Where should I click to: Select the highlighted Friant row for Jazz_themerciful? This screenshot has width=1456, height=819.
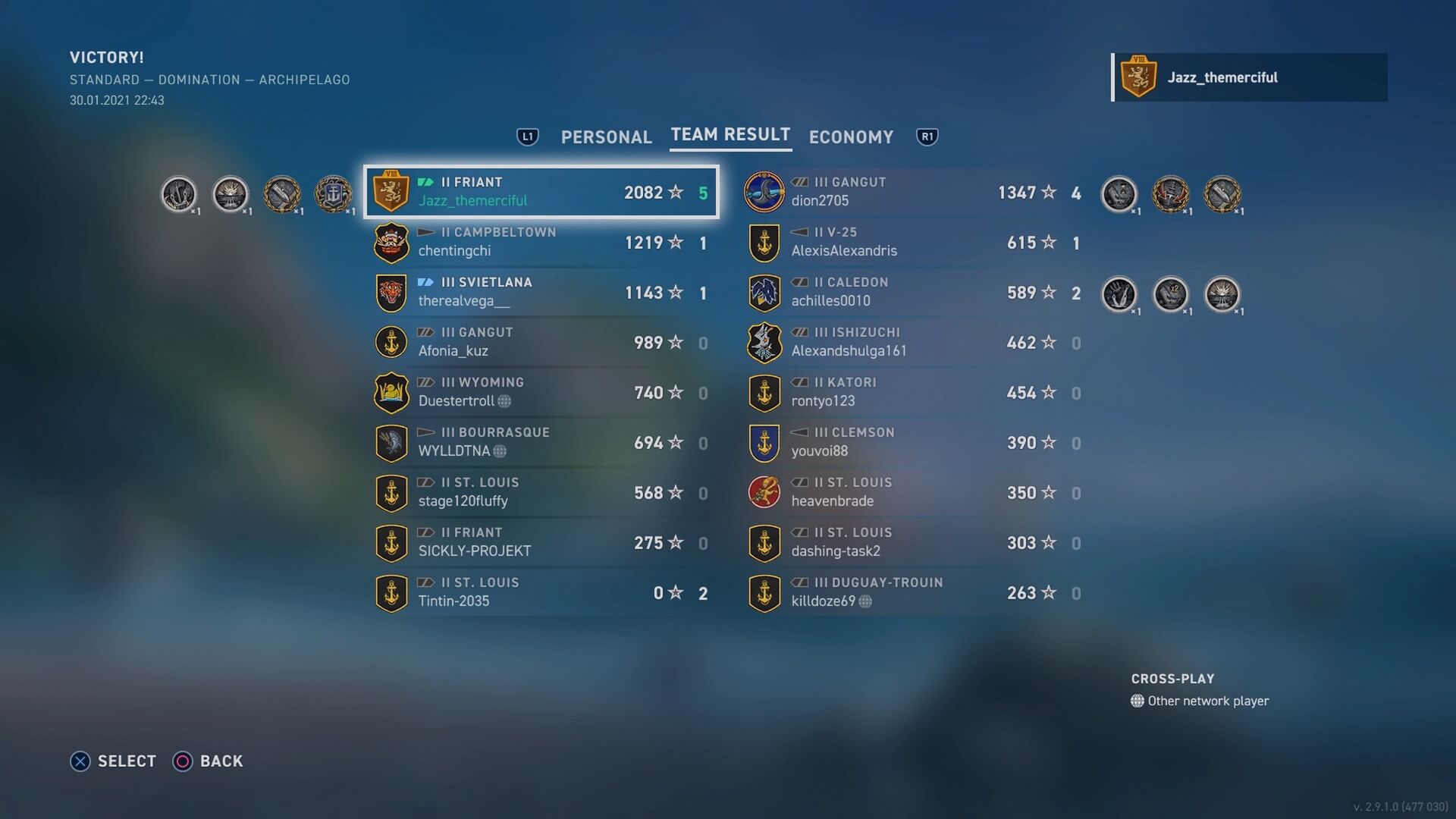[541, 192]
